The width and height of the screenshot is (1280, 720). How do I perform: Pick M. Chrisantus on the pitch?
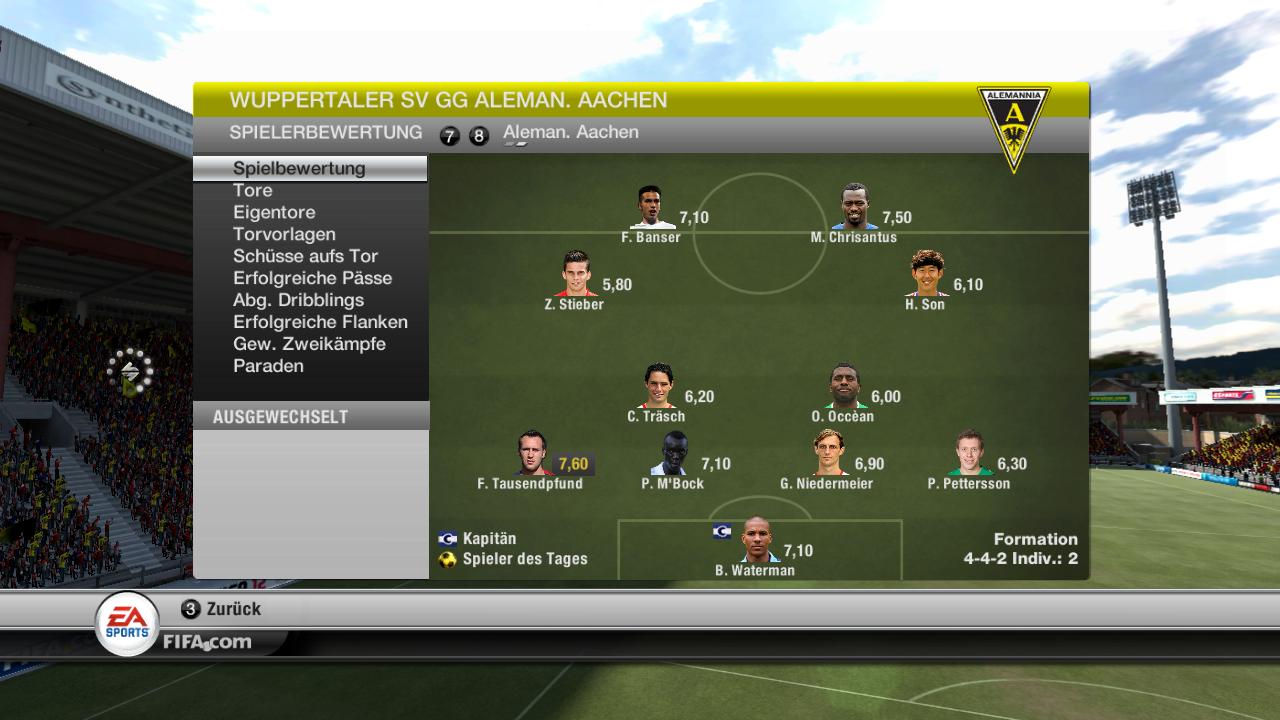(854, 208)
